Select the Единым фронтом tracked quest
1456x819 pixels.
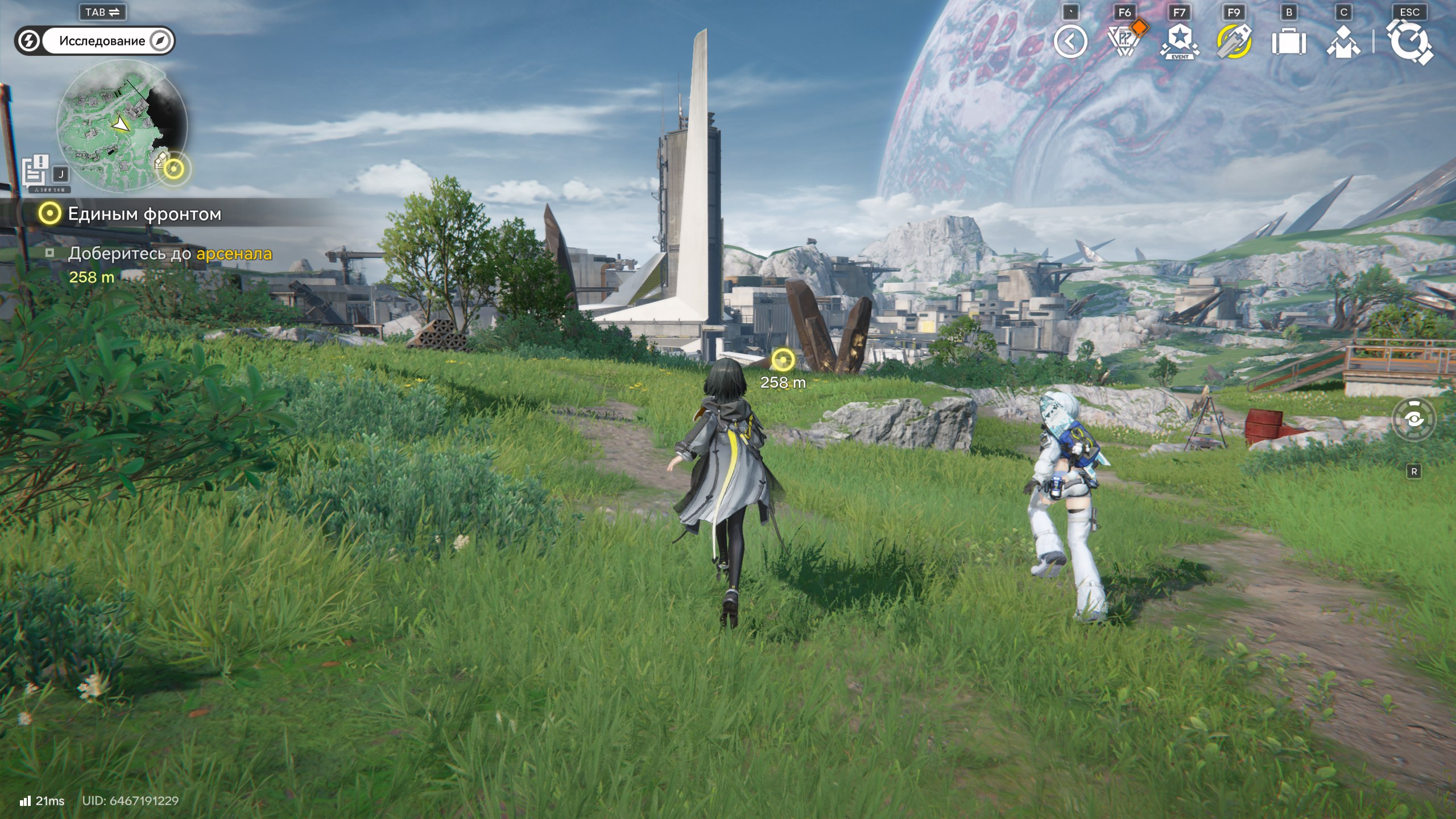pos(144,214)
